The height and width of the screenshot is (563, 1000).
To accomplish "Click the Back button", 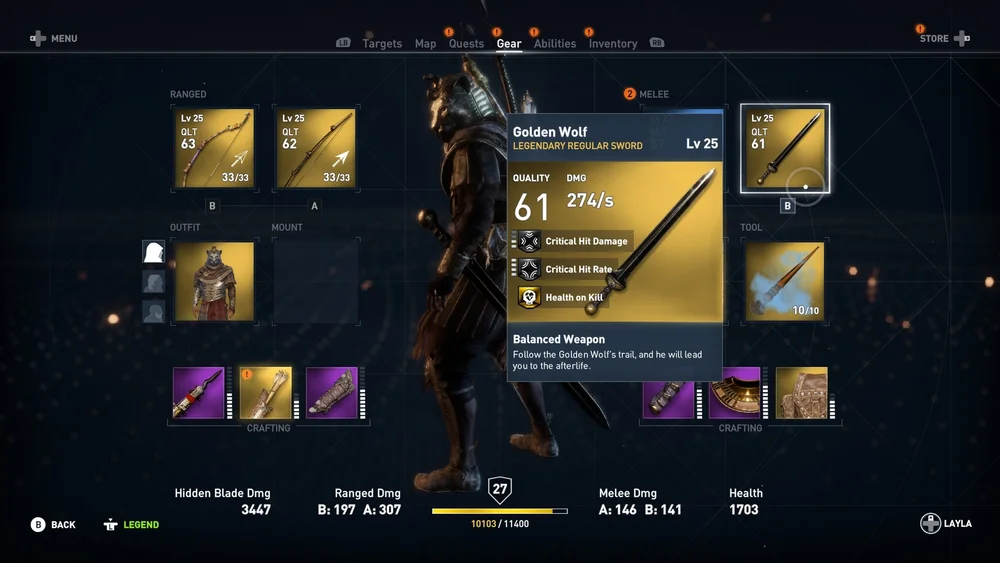I will (53, 525).
